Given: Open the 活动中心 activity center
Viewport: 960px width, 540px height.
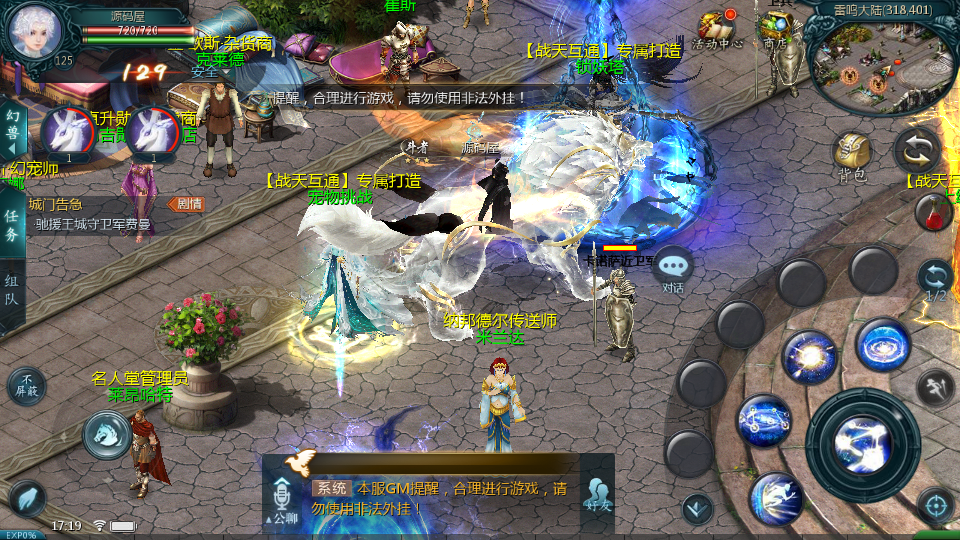Looking at the screenshot, I should (717, 30).
